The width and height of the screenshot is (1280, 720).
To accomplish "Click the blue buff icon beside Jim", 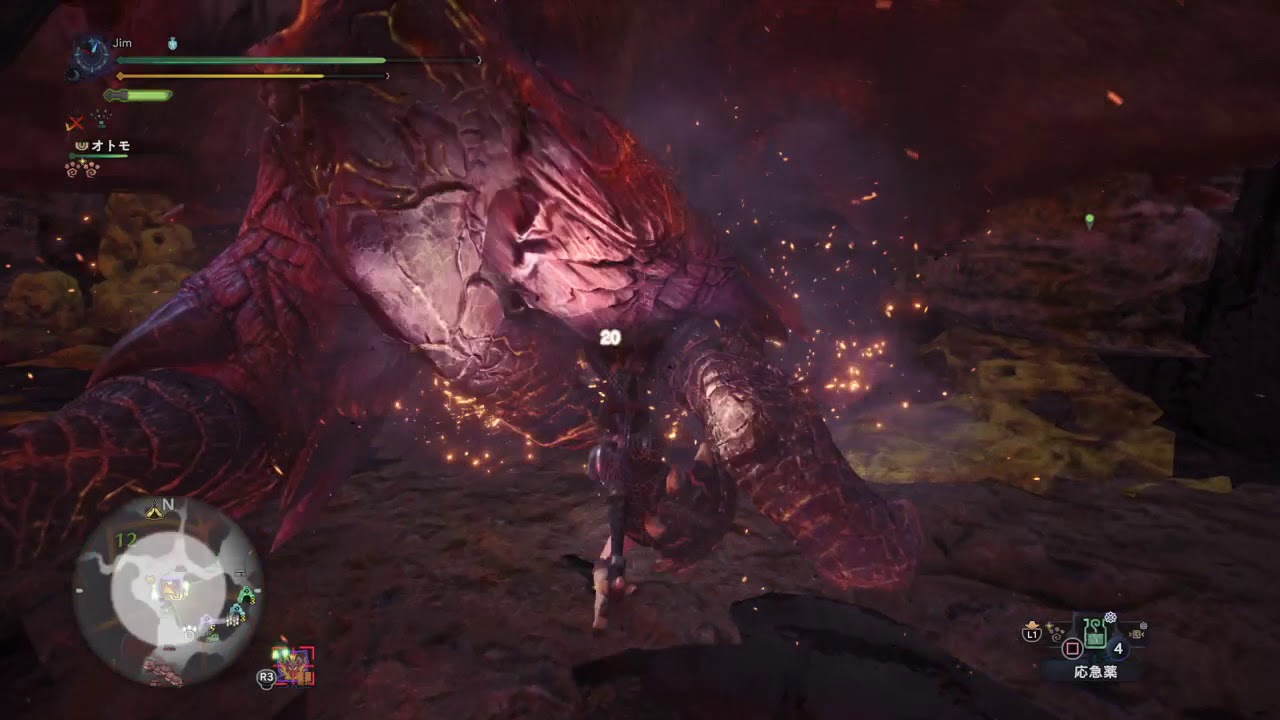I will coord(173,44).
